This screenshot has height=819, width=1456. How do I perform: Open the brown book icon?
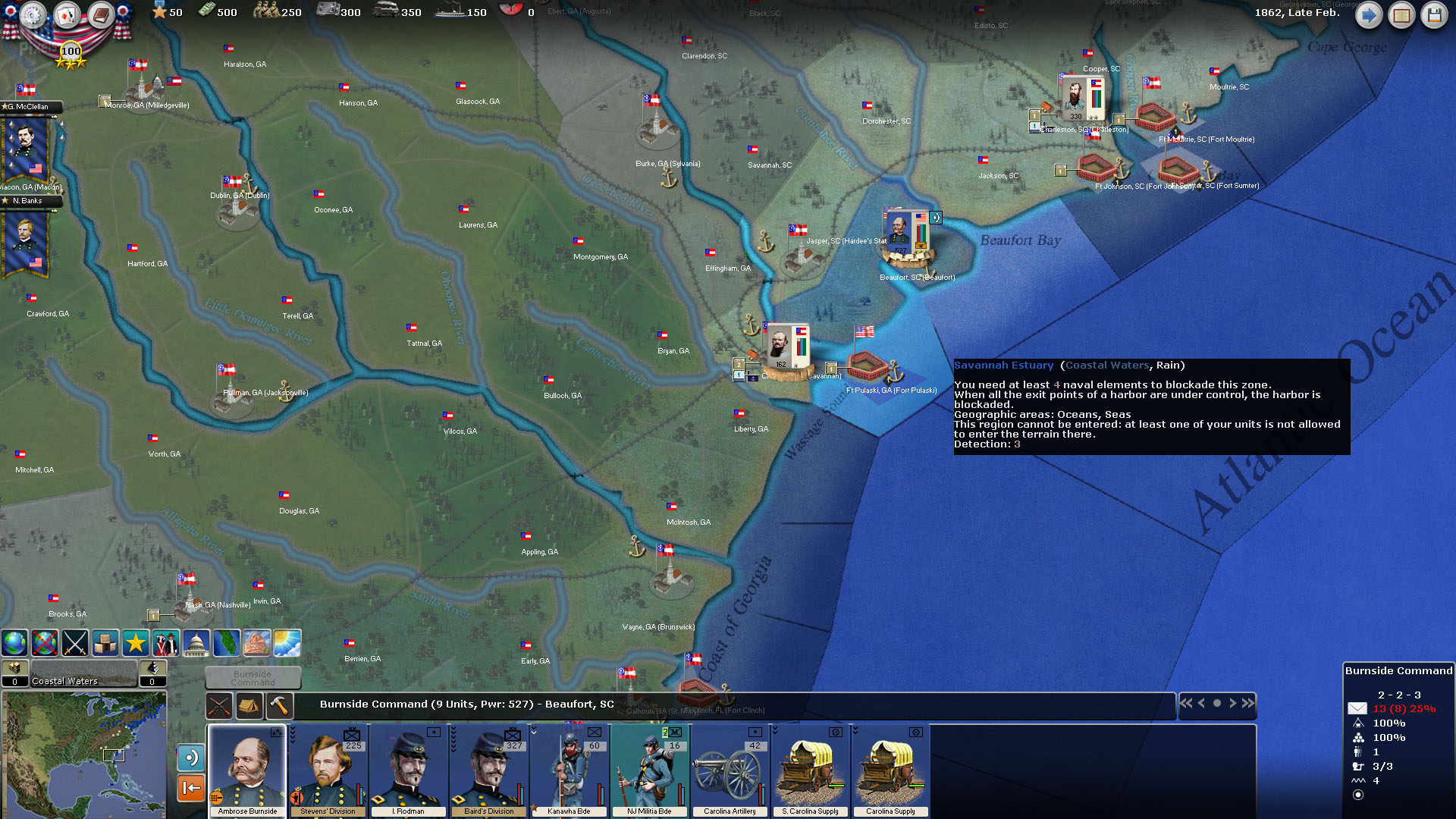(100, 14)
